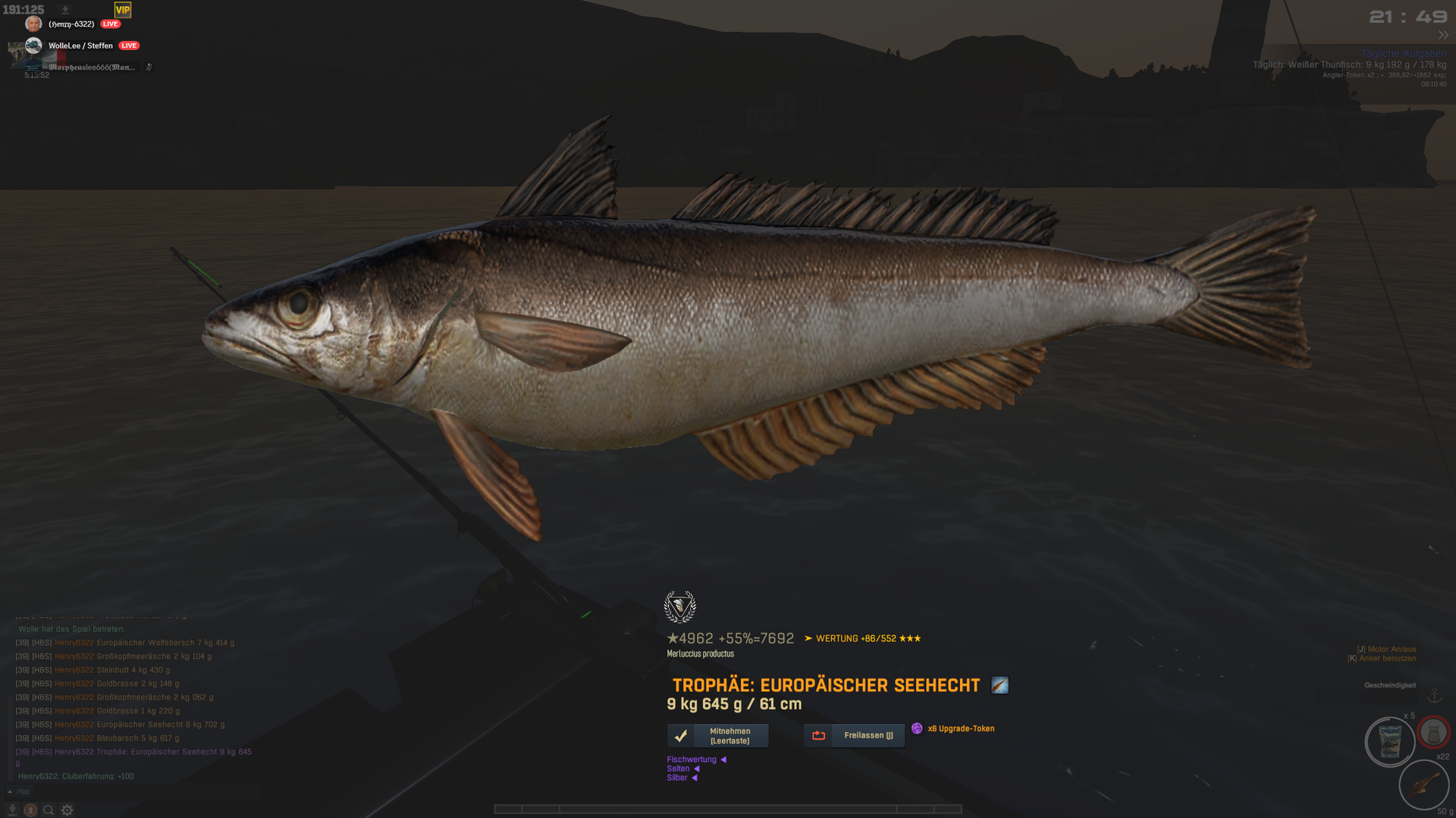
Task: Open WolleLee / Steffen live stream entry
Action: tap(80, 45)
